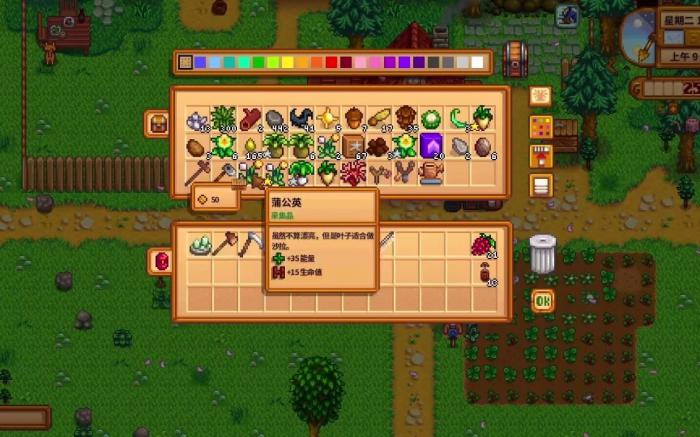The image size is (700, 437).
Task: Click the axe in the backpack
Action: pyautogui.click(x=223, y=244)
